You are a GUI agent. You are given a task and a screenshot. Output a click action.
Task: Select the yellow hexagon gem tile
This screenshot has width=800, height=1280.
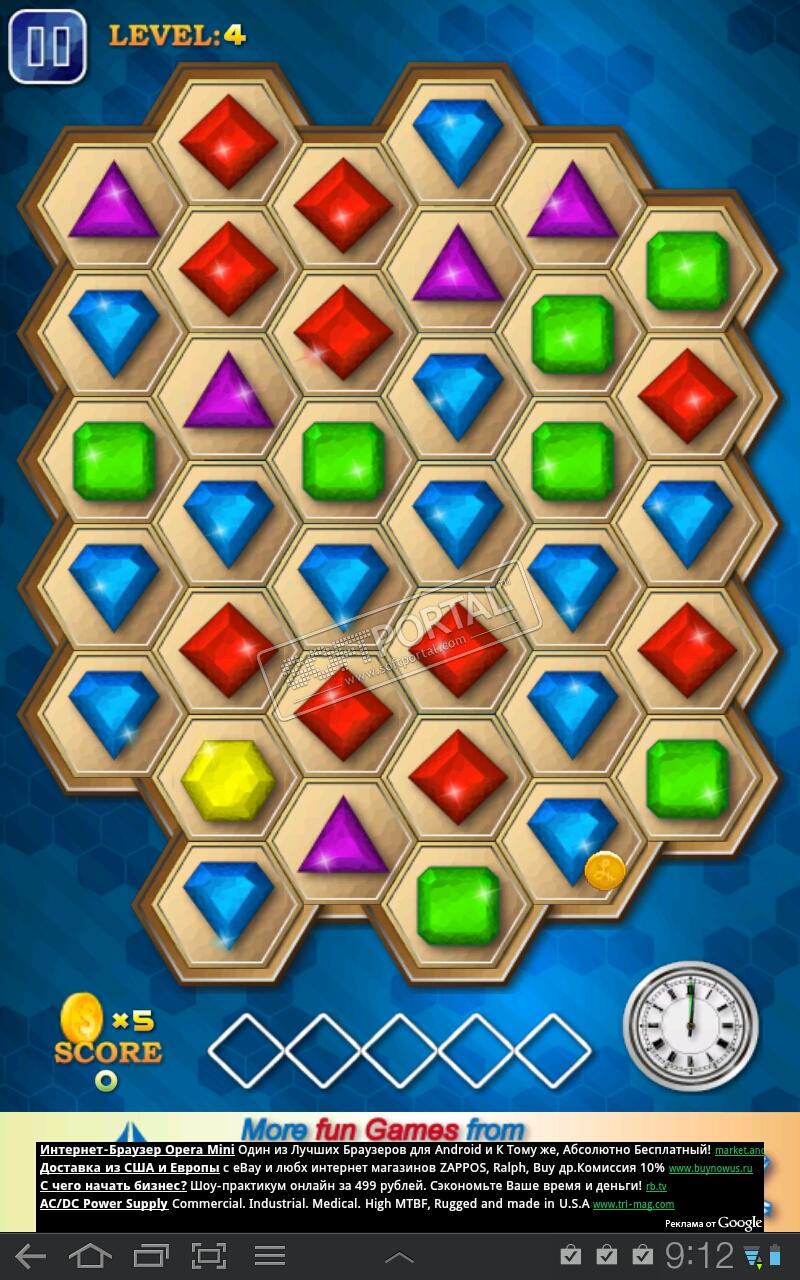[x=228, y=780]
